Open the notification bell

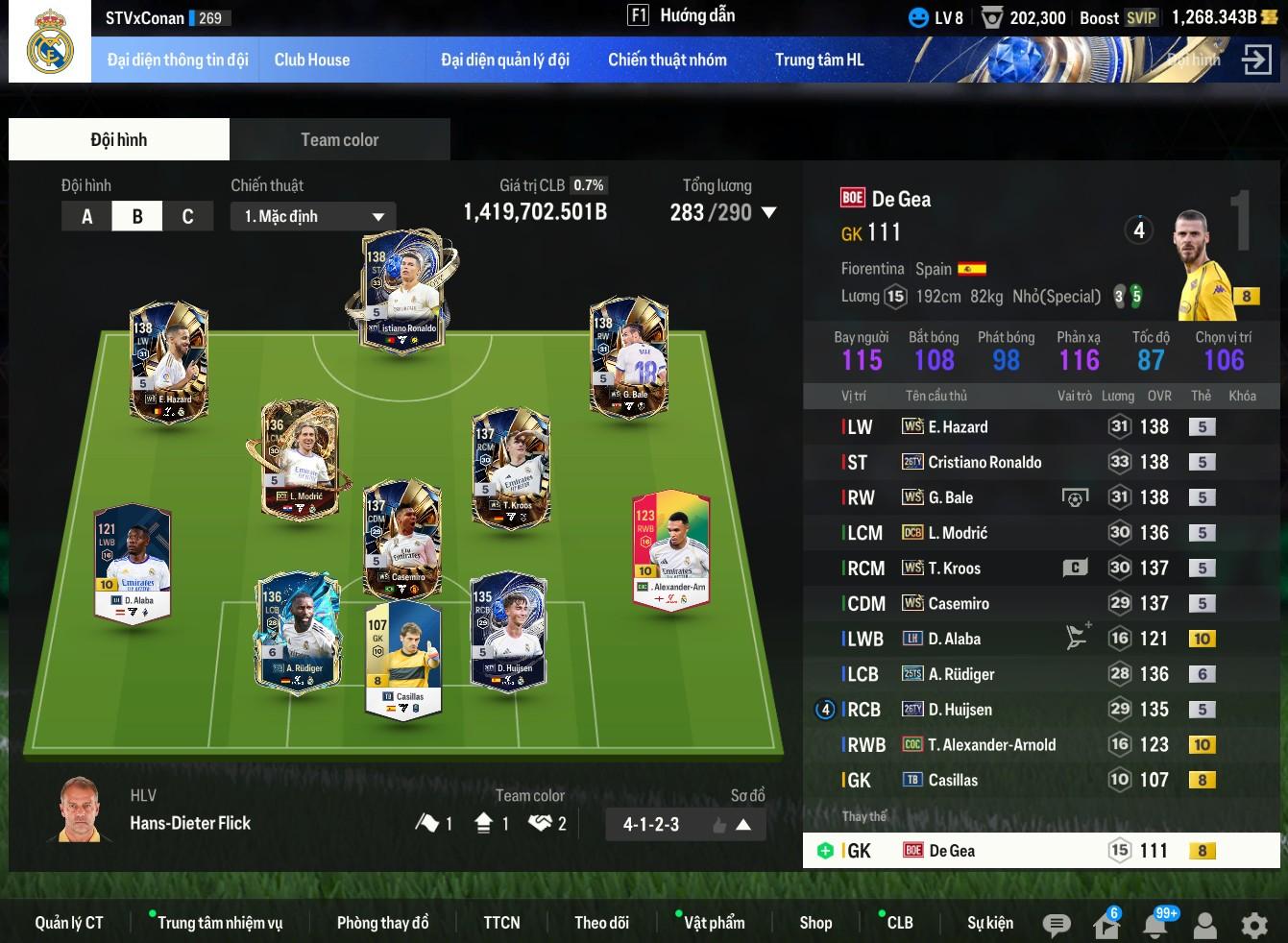point(1155,925)
